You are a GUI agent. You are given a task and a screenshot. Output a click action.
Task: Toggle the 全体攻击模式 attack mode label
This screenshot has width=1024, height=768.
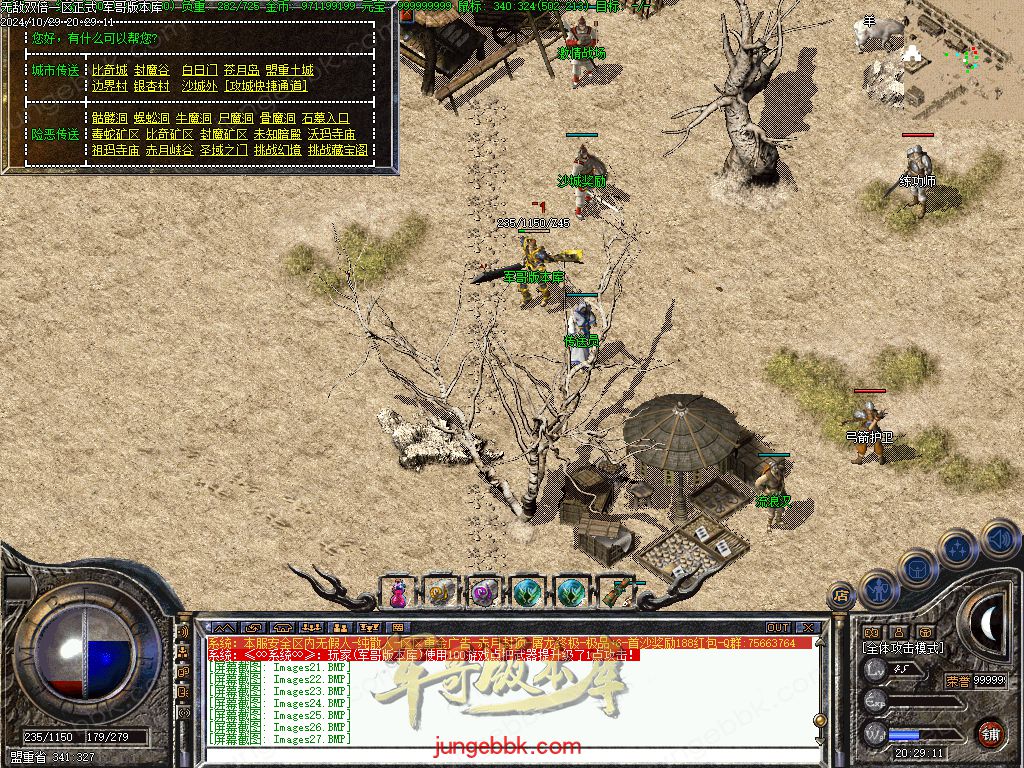(x=902, y=648)
